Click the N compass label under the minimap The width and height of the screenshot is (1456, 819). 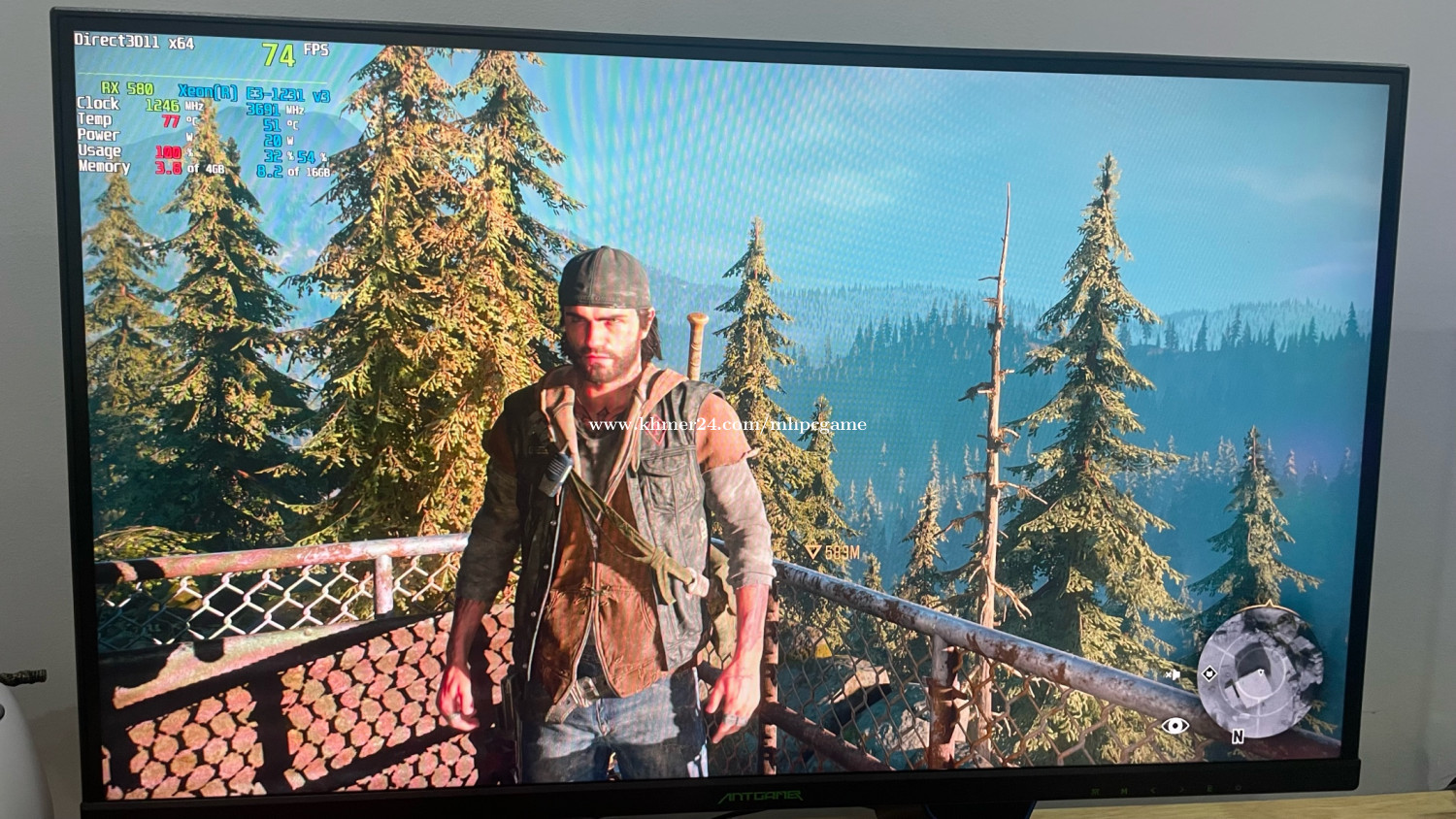tap(1238, 737)
